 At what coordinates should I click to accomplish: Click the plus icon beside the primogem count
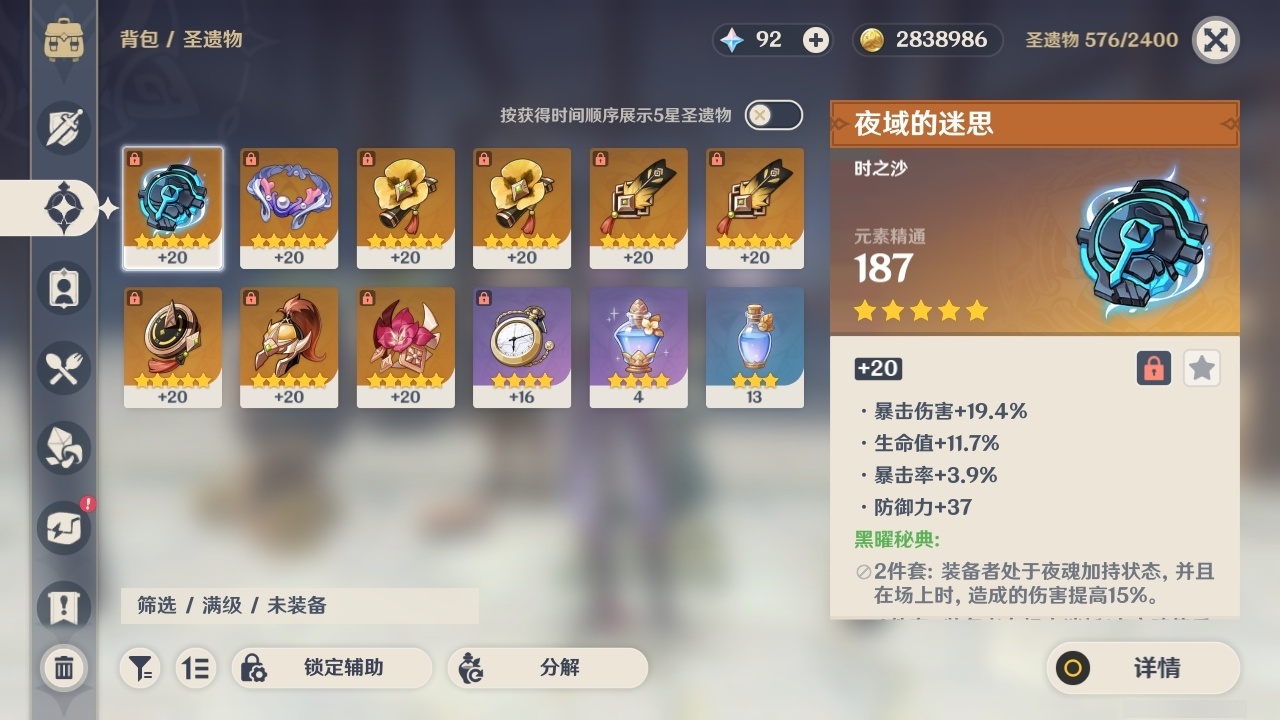(x=816, y=40)
